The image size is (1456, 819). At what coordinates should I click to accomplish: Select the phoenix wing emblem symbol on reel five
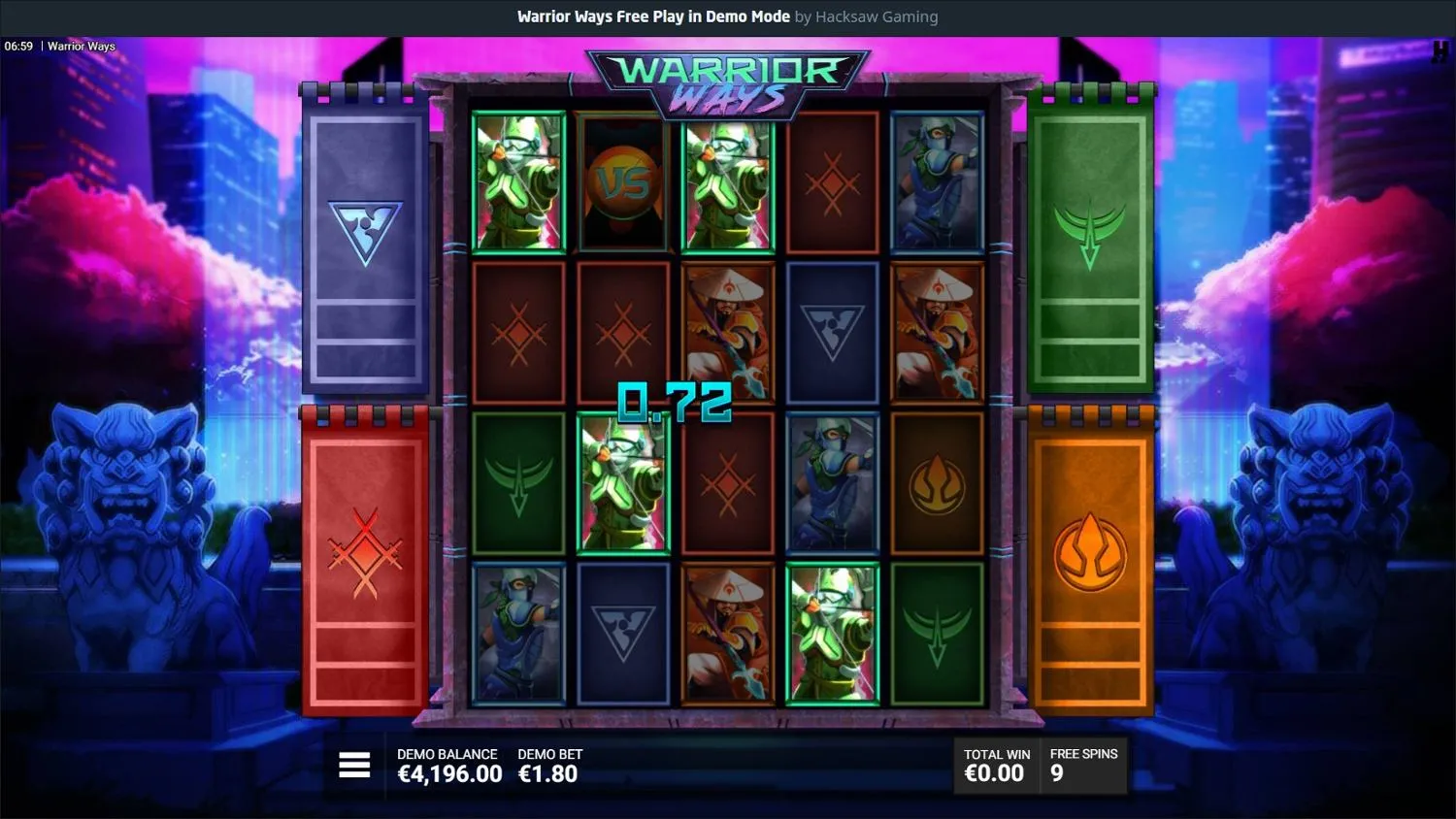coord(937,636)
